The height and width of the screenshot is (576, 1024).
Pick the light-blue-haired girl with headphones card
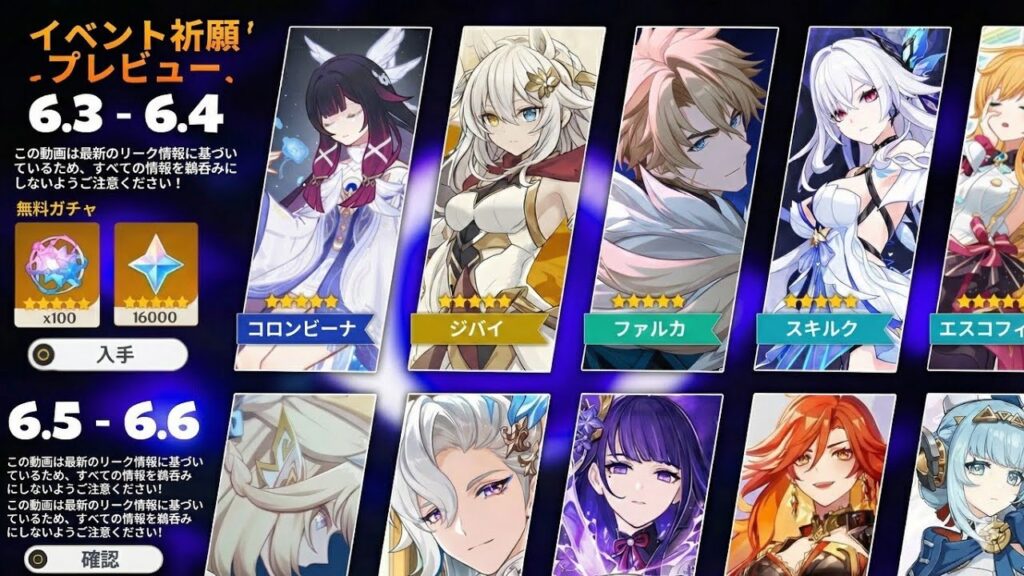(975, 485)
